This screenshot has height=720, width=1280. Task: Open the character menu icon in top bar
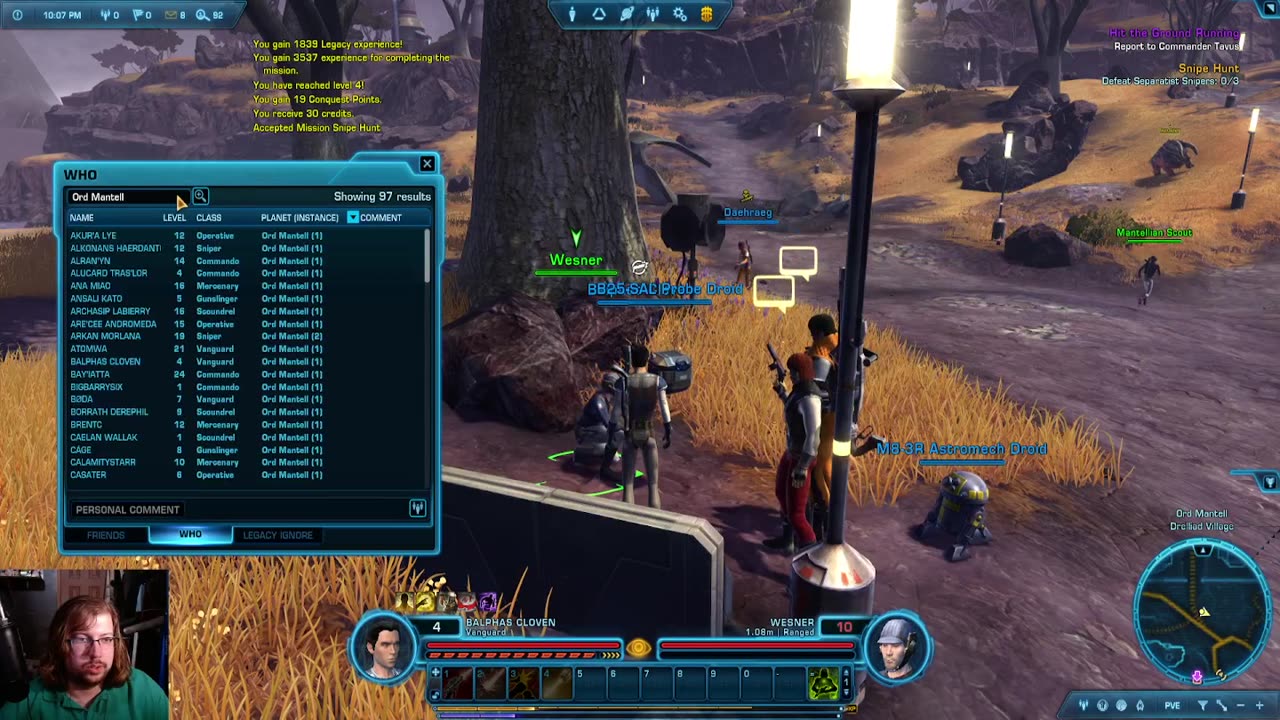(572, 14)
